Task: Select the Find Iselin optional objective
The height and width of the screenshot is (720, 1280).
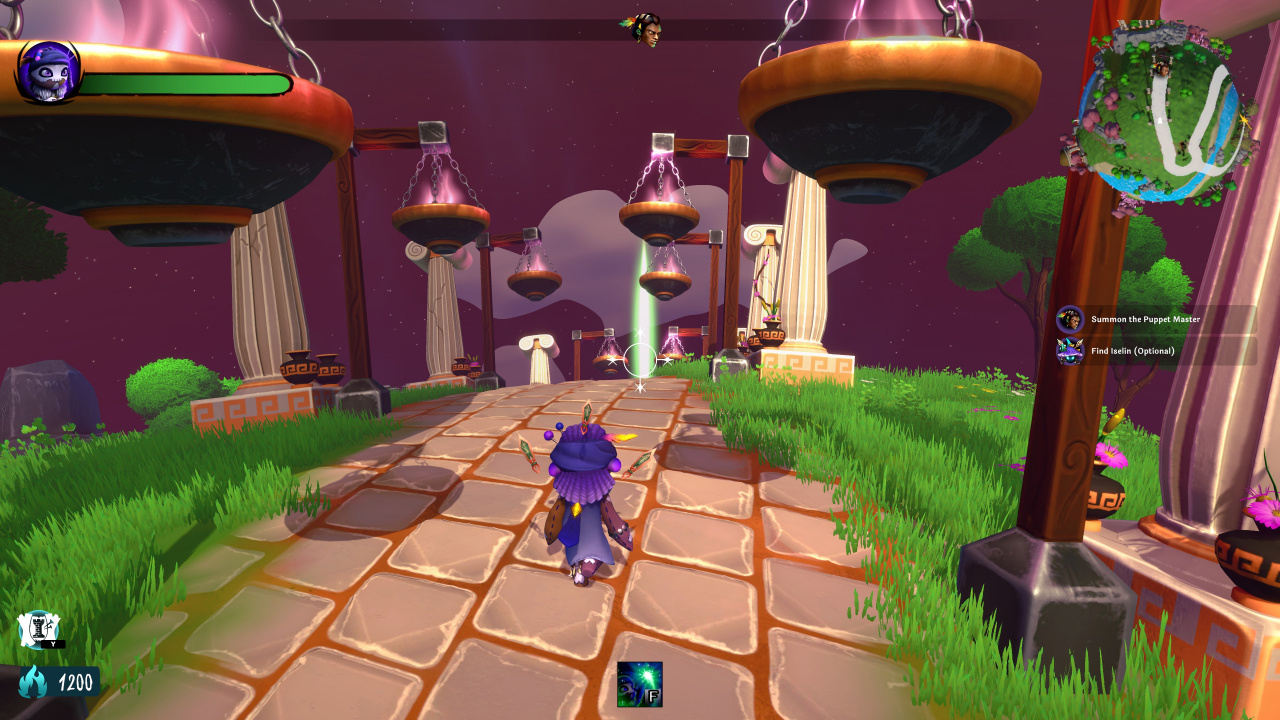Action: [1132, 351]
